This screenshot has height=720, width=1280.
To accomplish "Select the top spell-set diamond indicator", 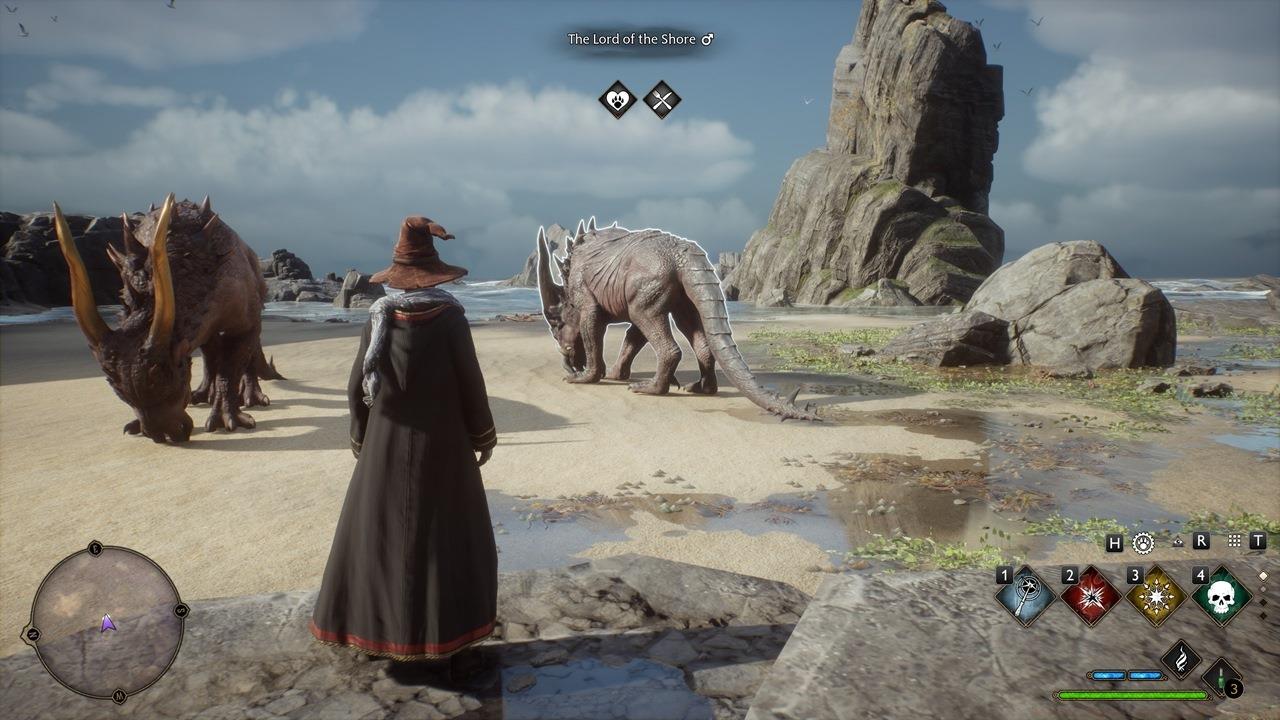I will (1263, 575).
